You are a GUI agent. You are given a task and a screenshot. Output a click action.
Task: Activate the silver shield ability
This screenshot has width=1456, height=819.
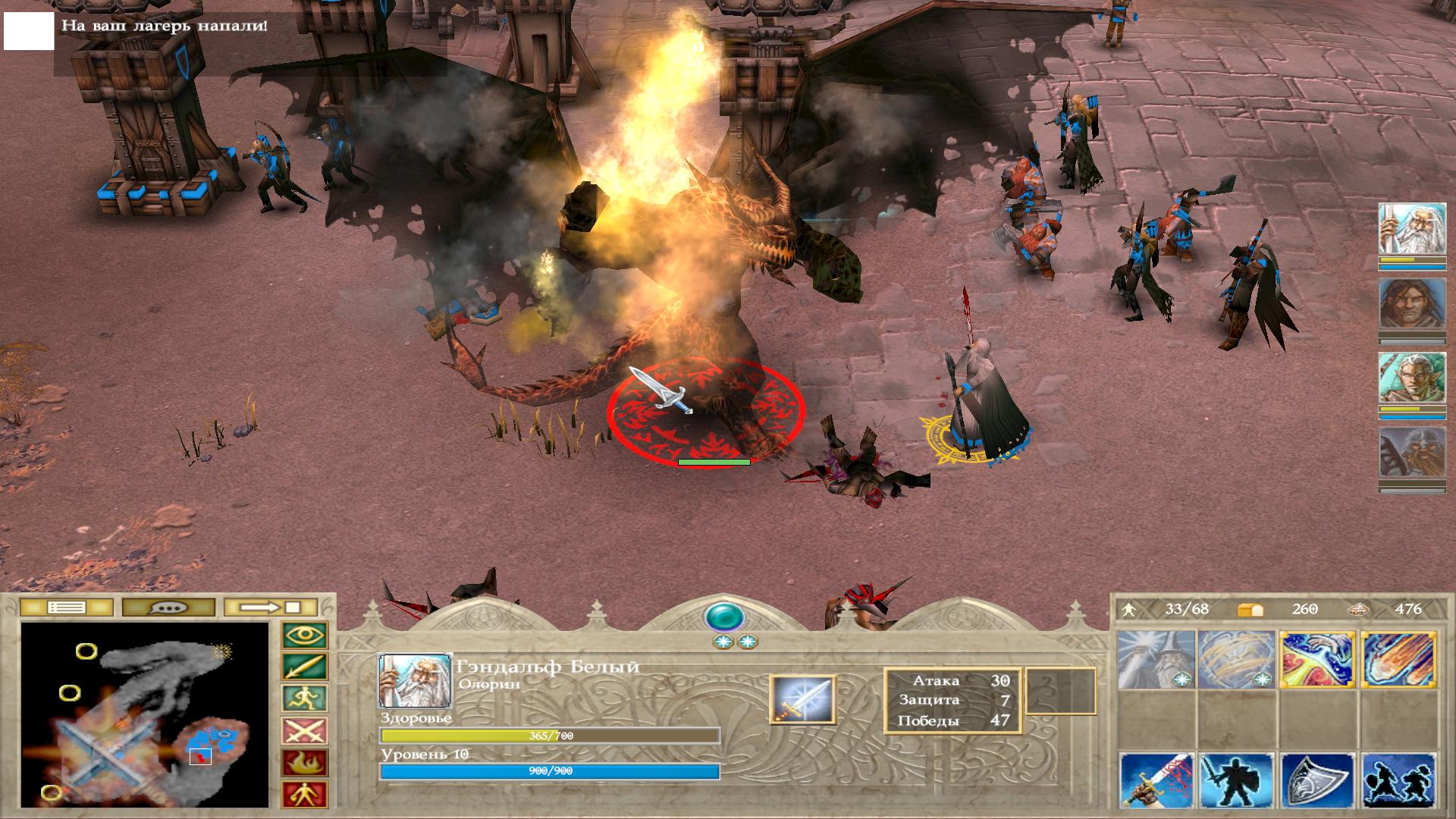[1318, 781]
